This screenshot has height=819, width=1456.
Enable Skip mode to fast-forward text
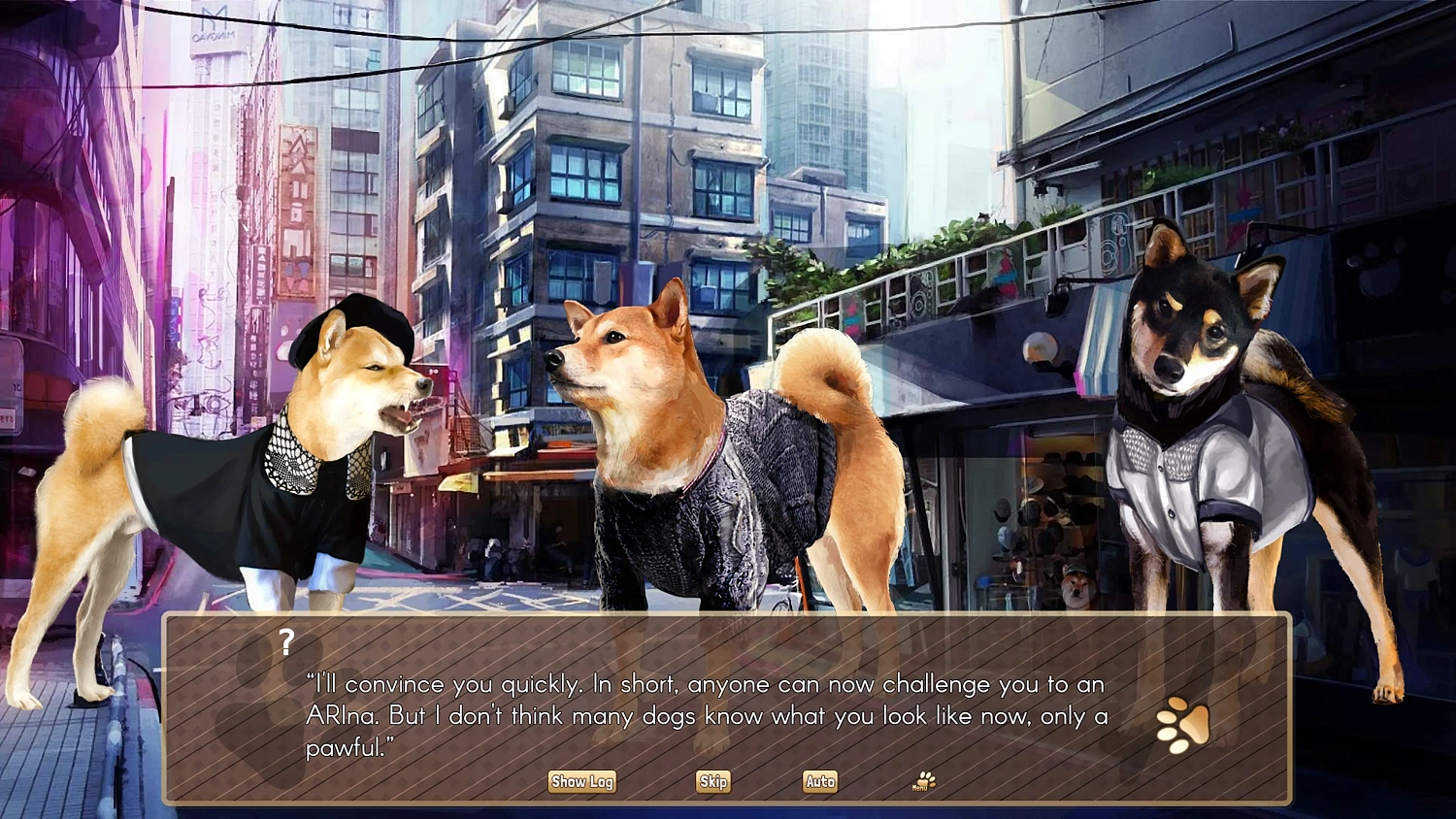pyautogui.click(x=712, y=781)
